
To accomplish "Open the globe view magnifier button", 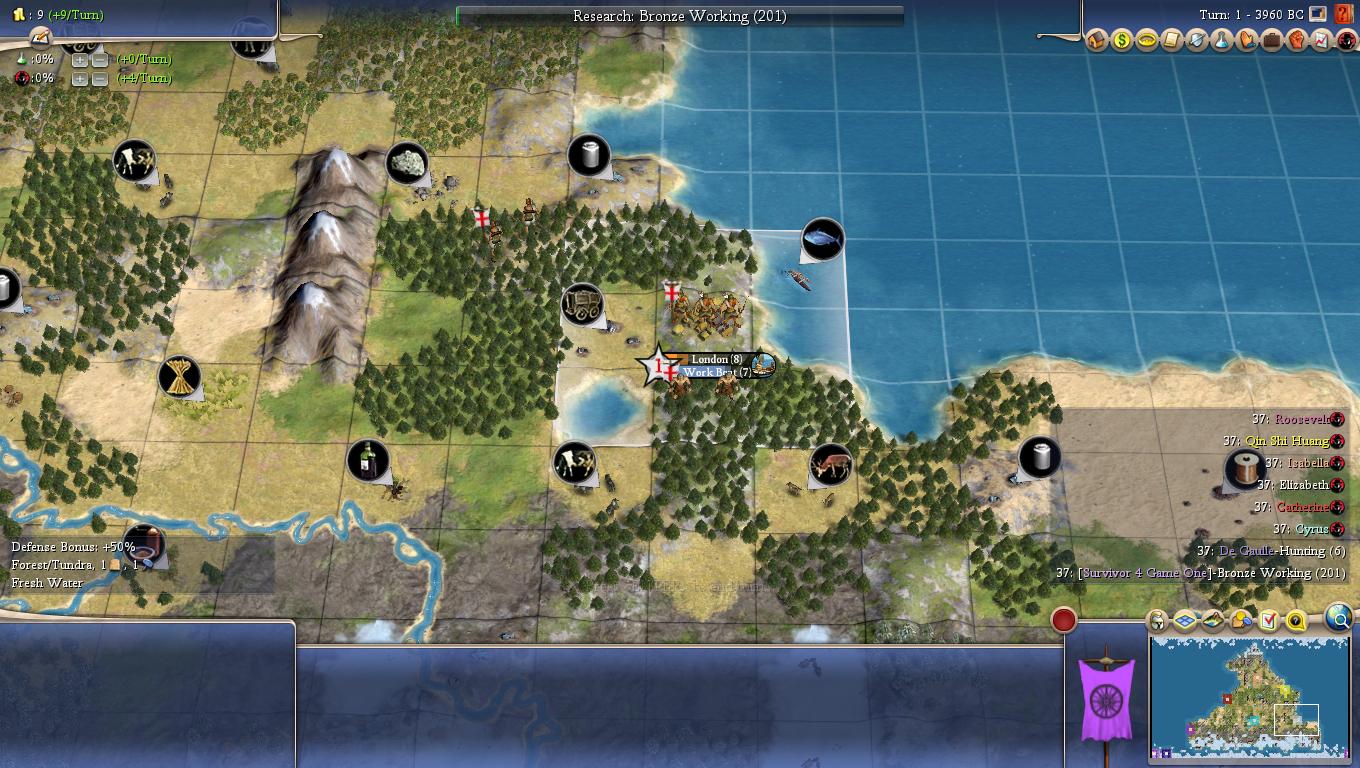I will 1338,619.
